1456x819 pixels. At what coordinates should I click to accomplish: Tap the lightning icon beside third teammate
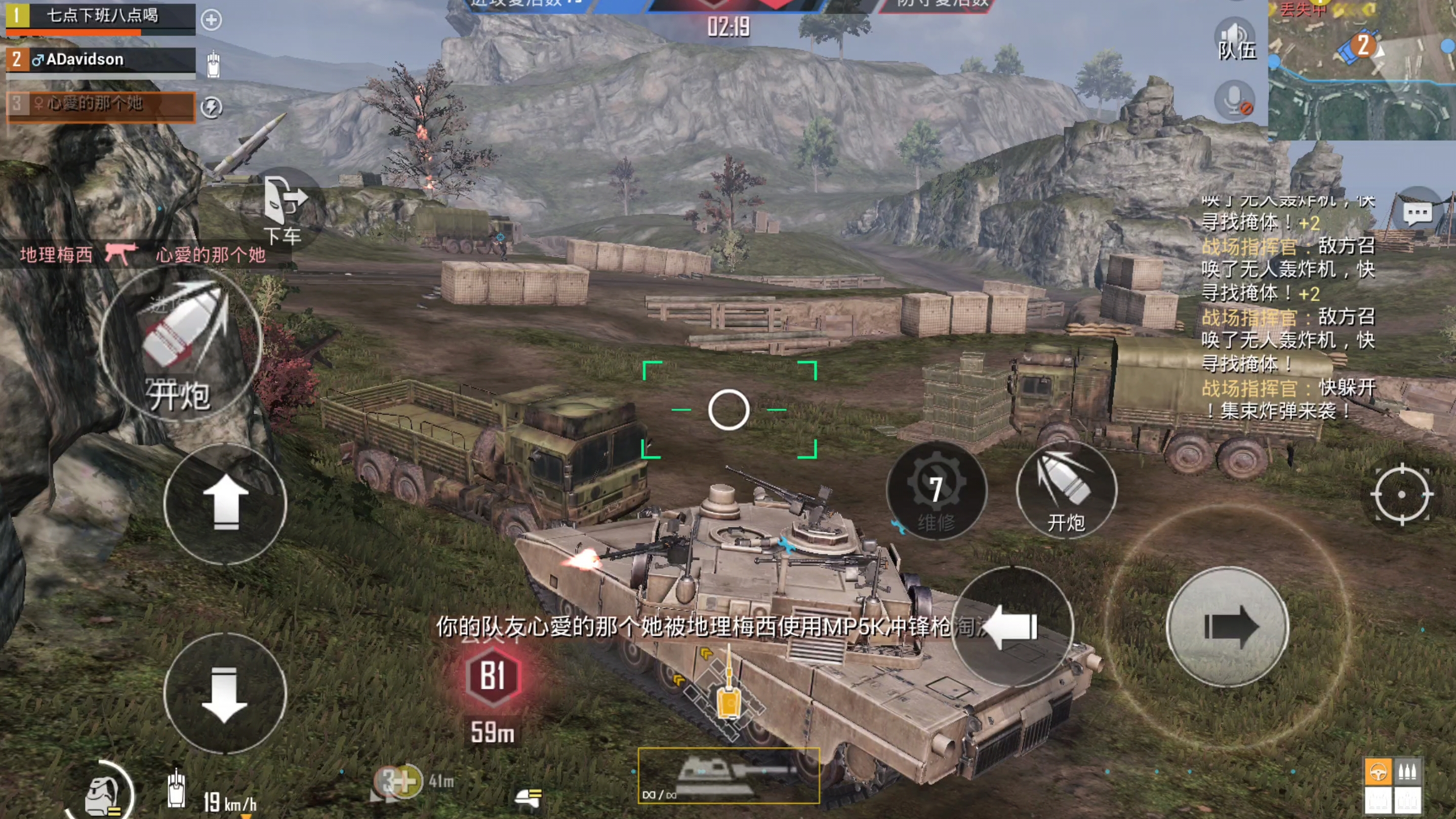tap(212, 107)
